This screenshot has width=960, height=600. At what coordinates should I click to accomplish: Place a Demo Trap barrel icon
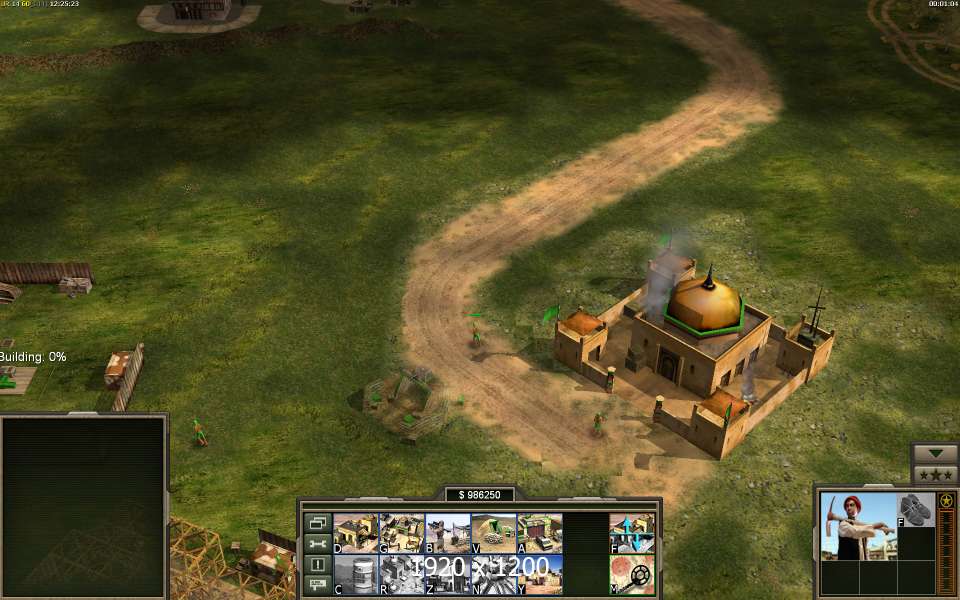[x=355, y=575]
